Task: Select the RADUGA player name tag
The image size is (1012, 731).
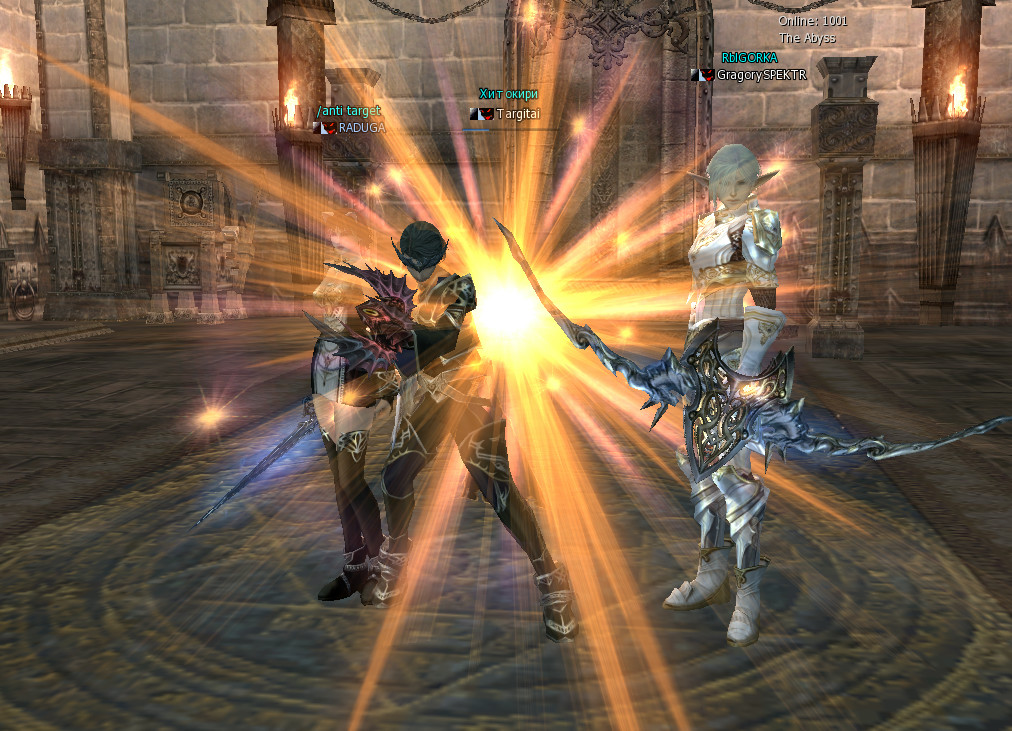Action: click(x=360, y=127)
